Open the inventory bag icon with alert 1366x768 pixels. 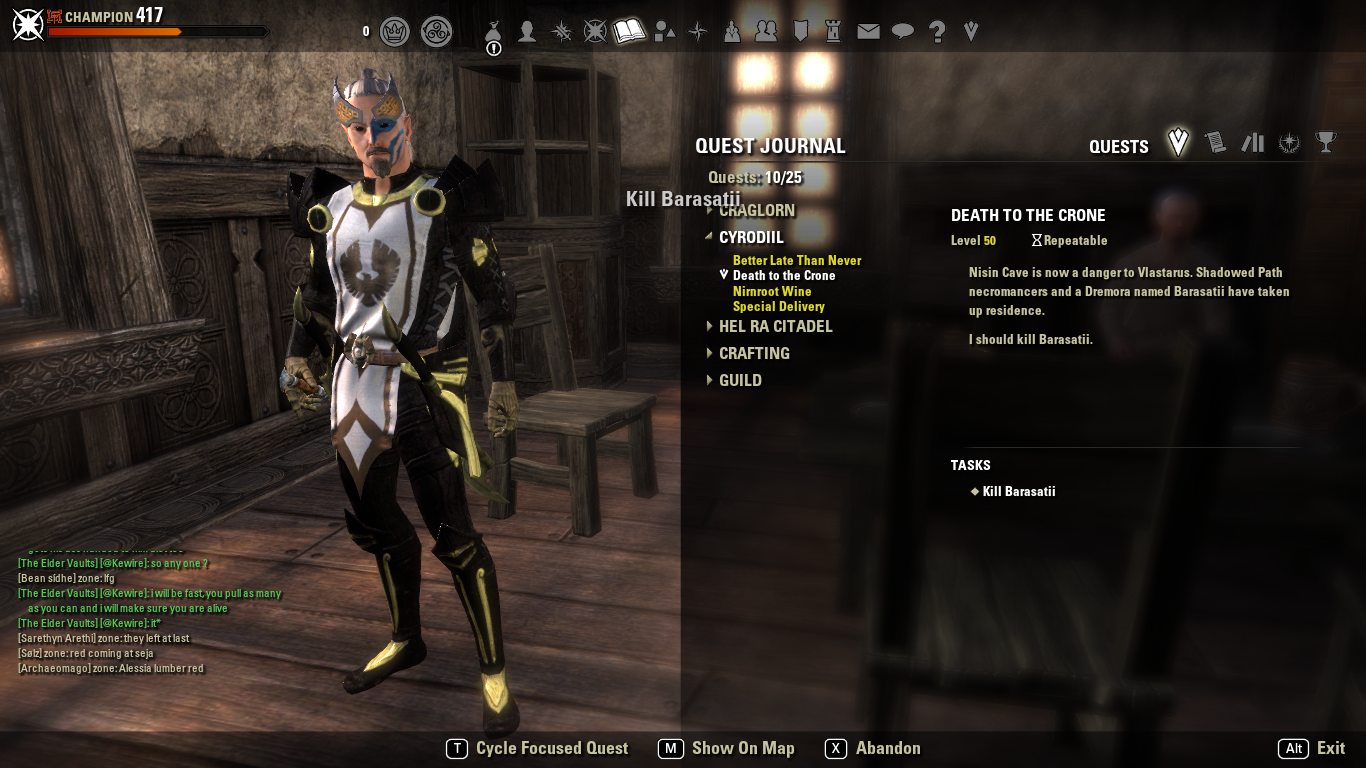coord(494,31)
